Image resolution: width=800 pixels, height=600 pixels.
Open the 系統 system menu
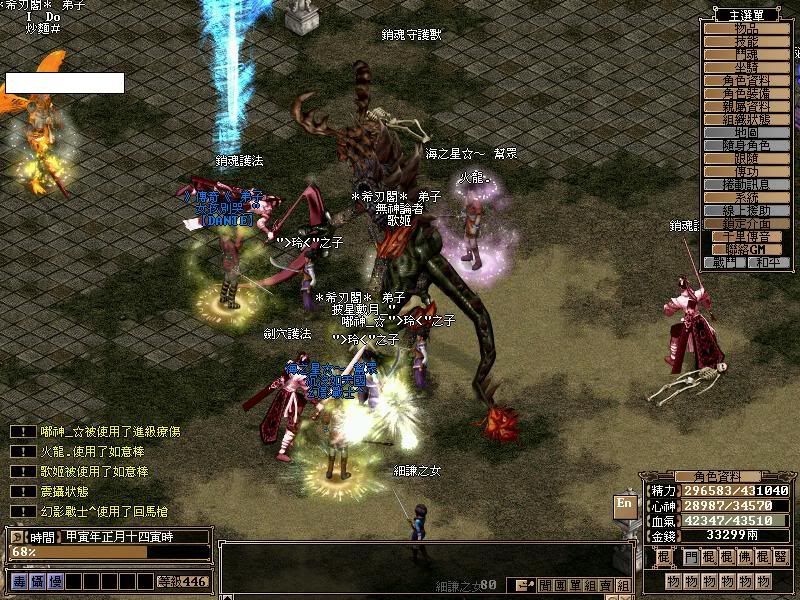746,198
